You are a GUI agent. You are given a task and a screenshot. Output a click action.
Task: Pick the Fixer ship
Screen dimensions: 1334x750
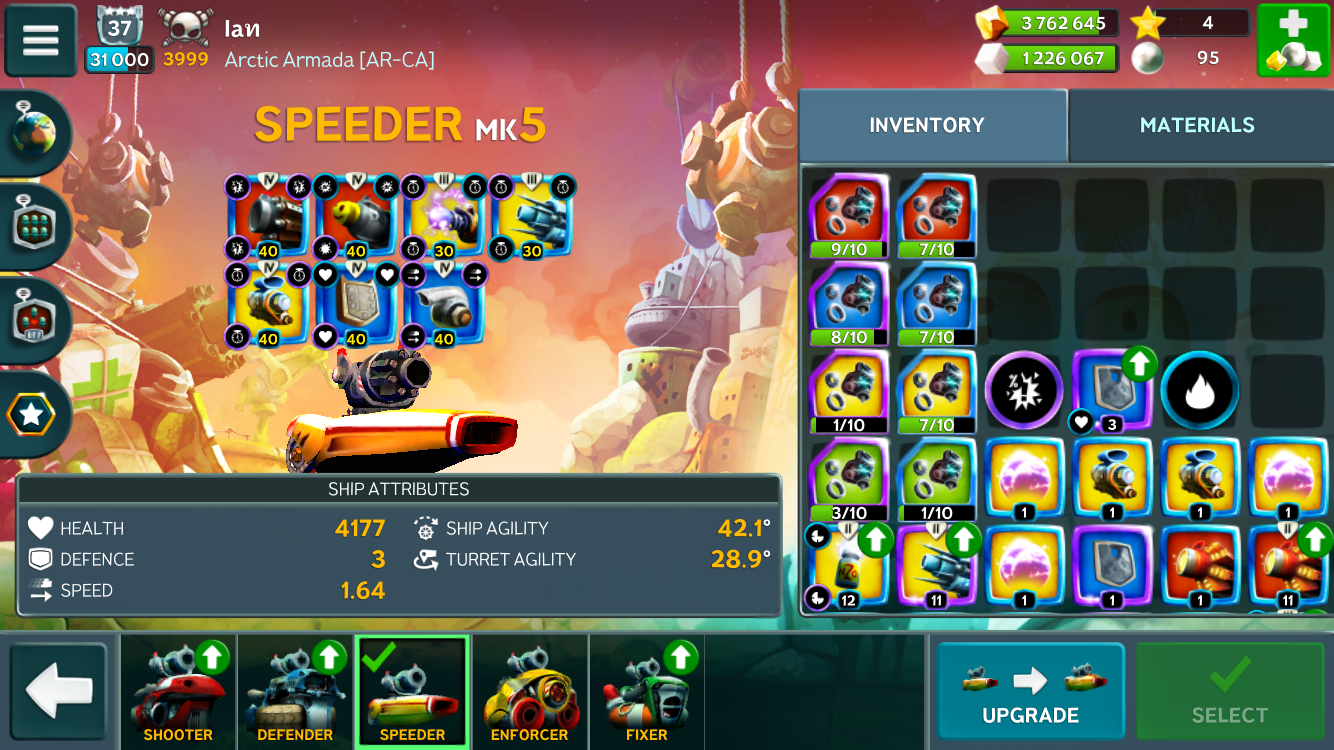[646, 692]
